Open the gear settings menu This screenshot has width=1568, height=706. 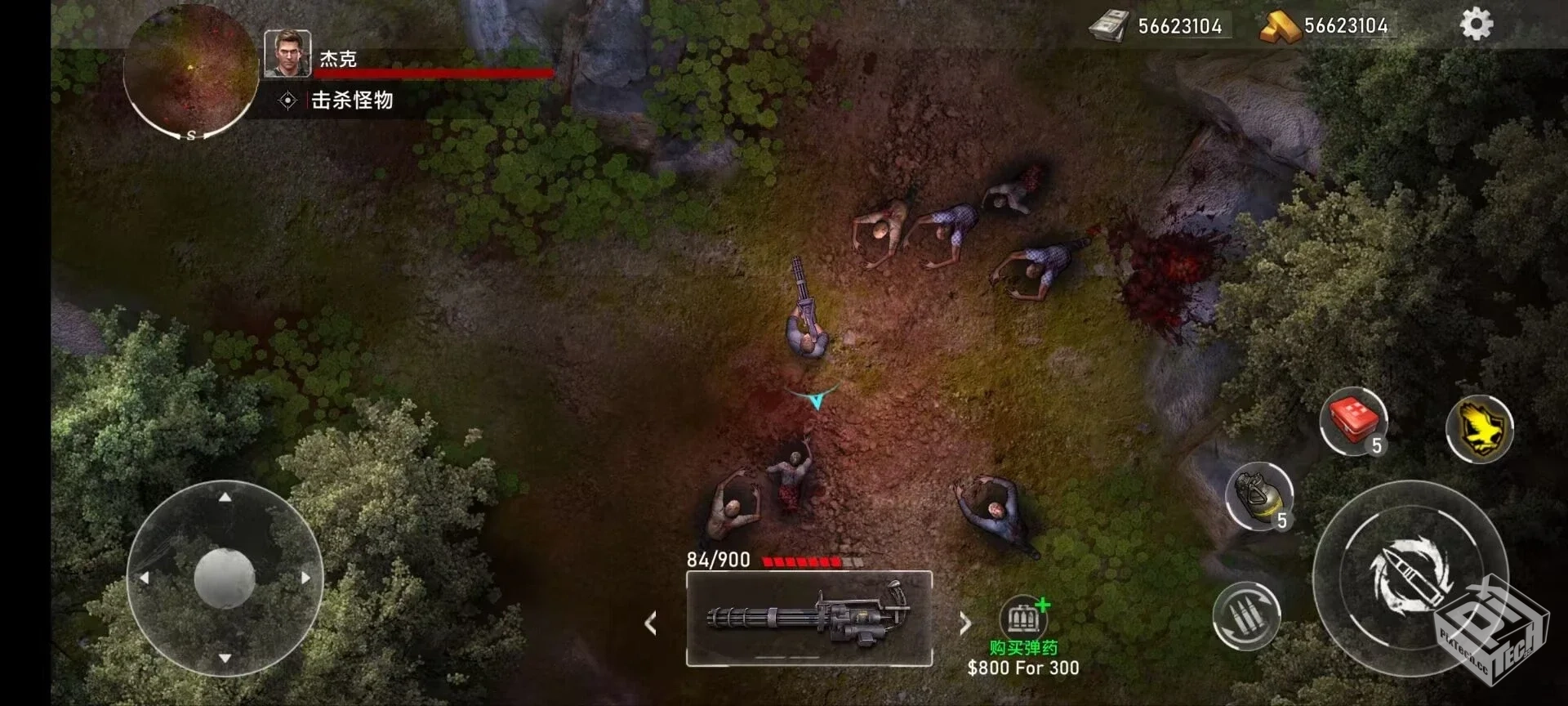[1476, 25]
